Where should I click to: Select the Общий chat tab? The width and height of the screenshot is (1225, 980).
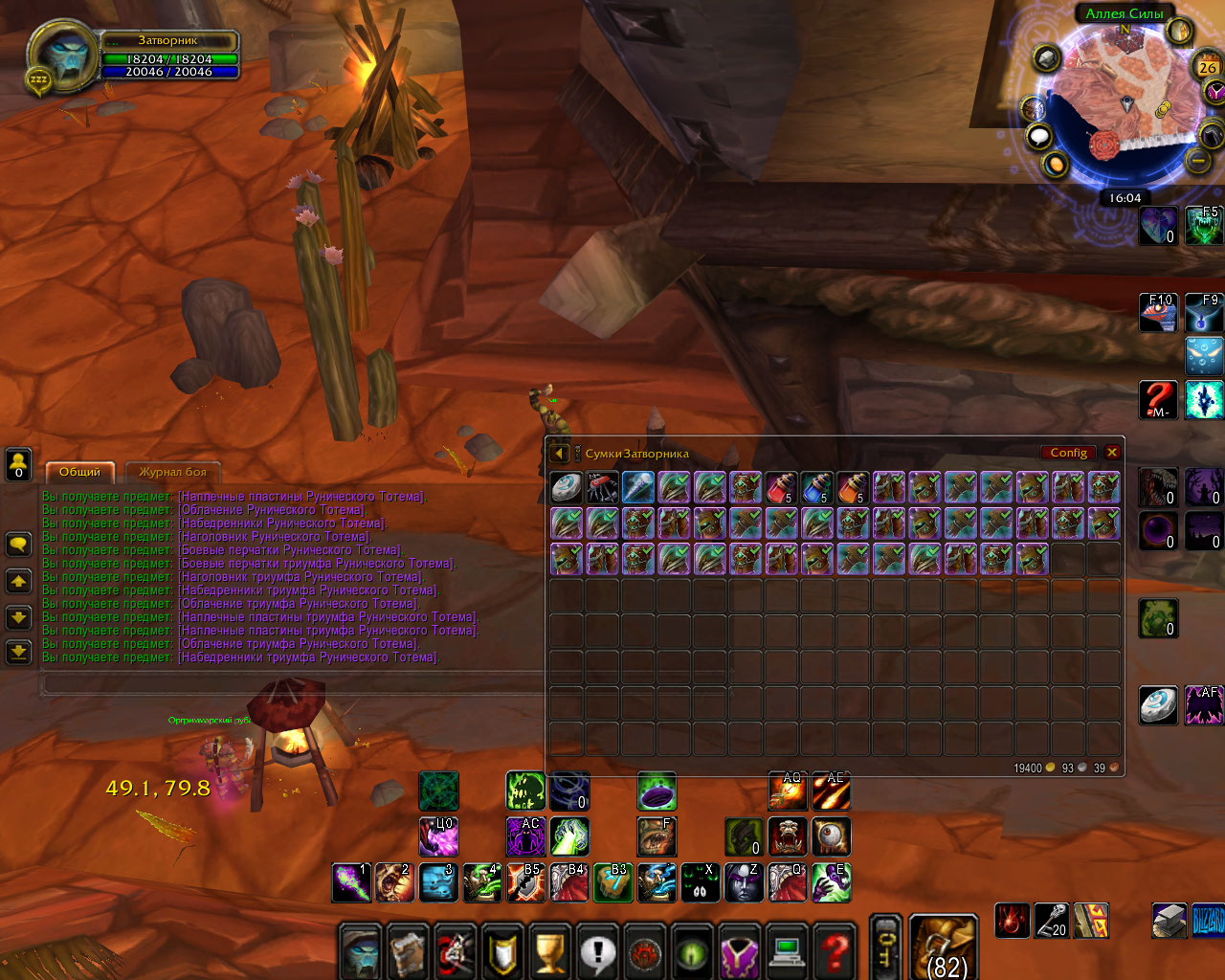click(x=80, y=471)
